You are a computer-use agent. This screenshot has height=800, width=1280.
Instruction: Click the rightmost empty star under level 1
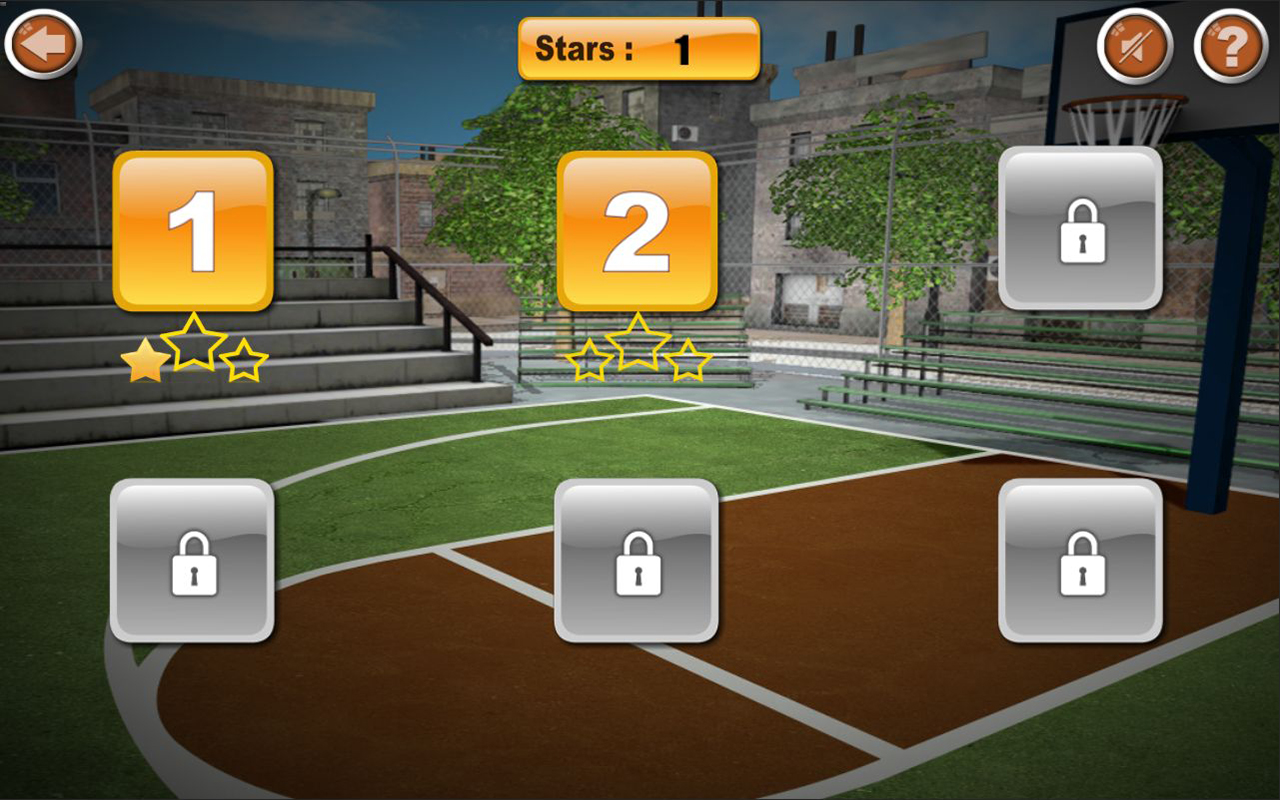tap(243, 363)
